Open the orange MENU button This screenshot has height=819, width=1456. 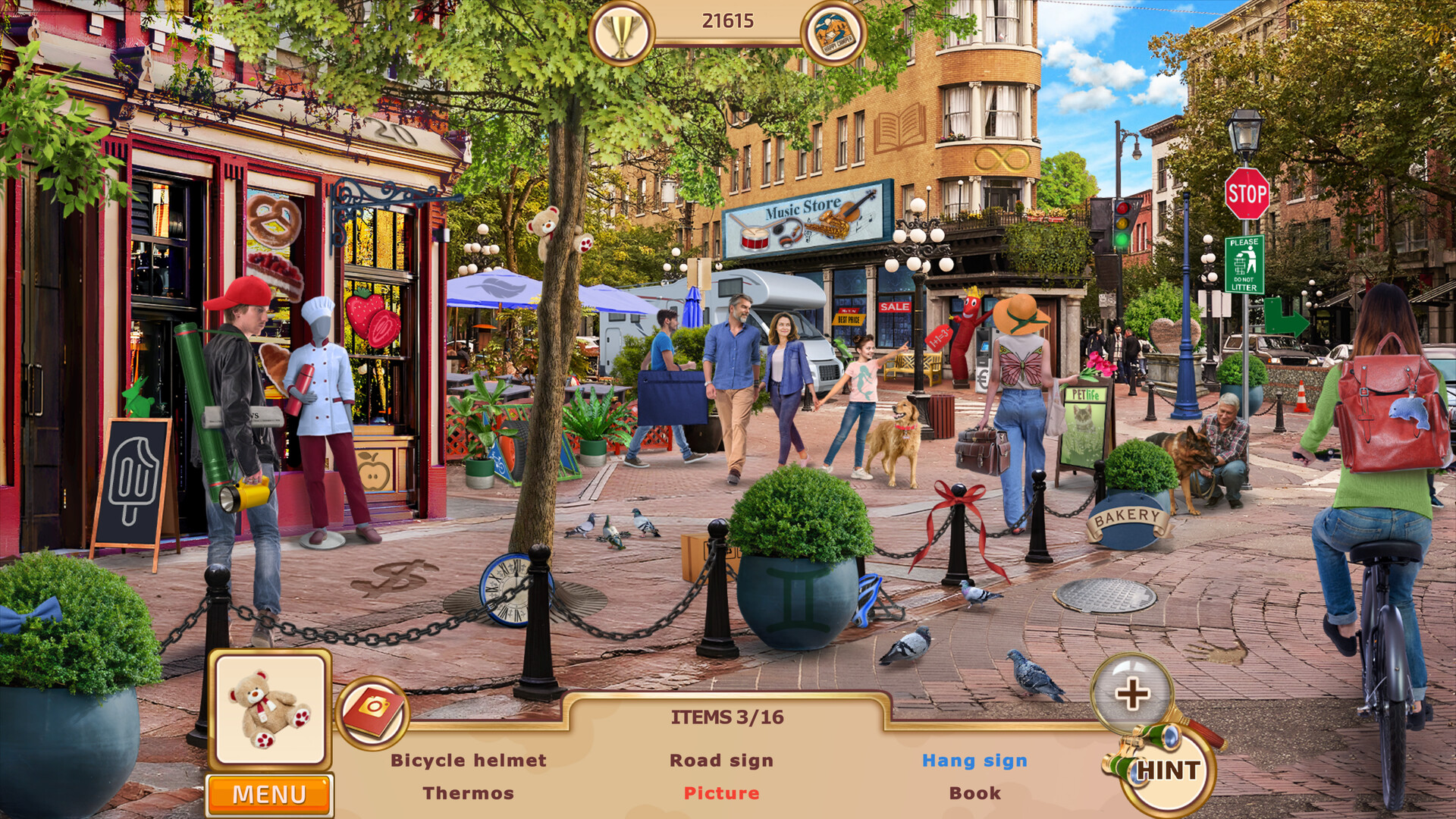[269, 794]
